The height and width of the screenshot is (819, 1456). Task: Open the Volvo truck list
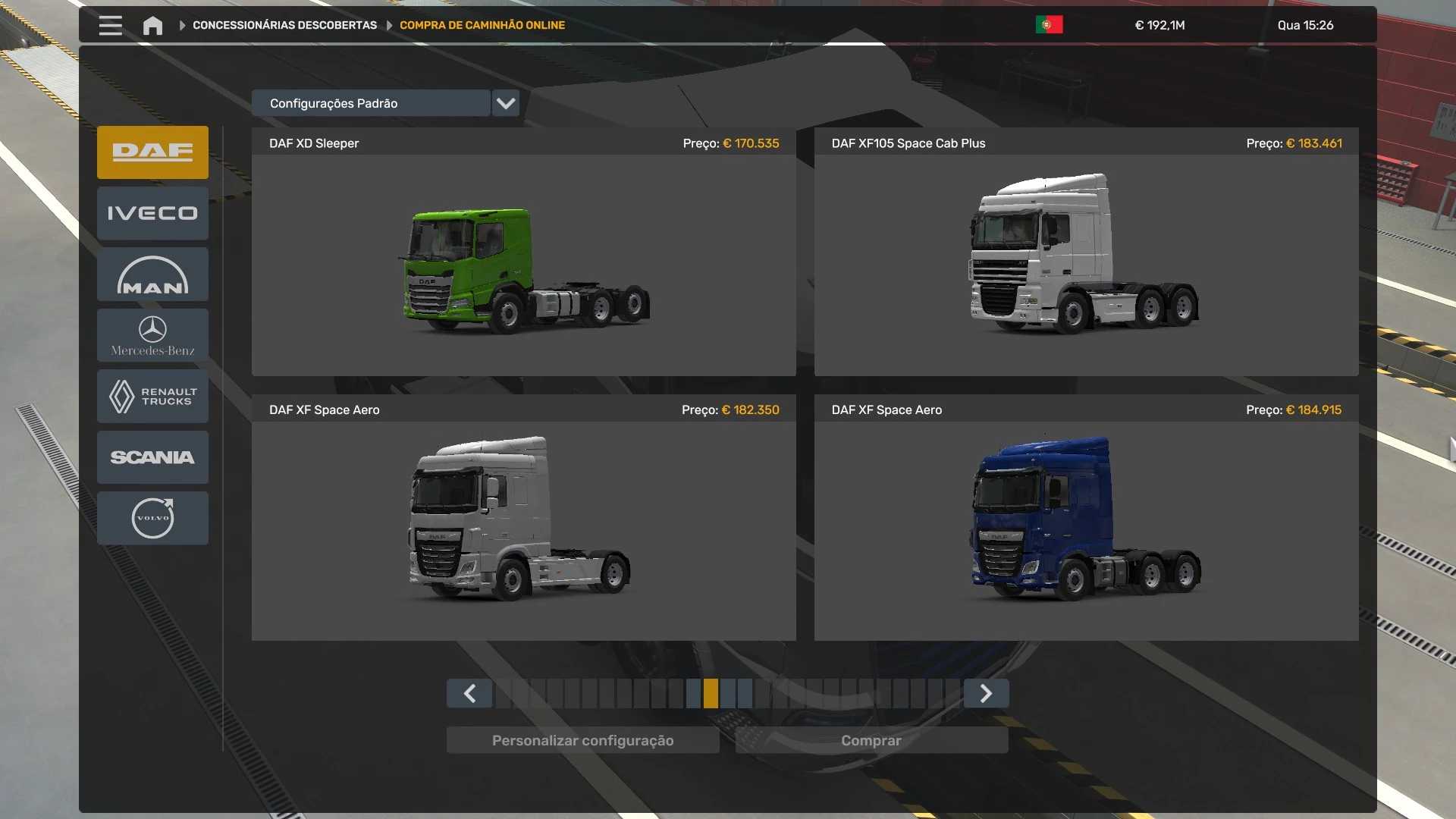click(x=152, y=518)
